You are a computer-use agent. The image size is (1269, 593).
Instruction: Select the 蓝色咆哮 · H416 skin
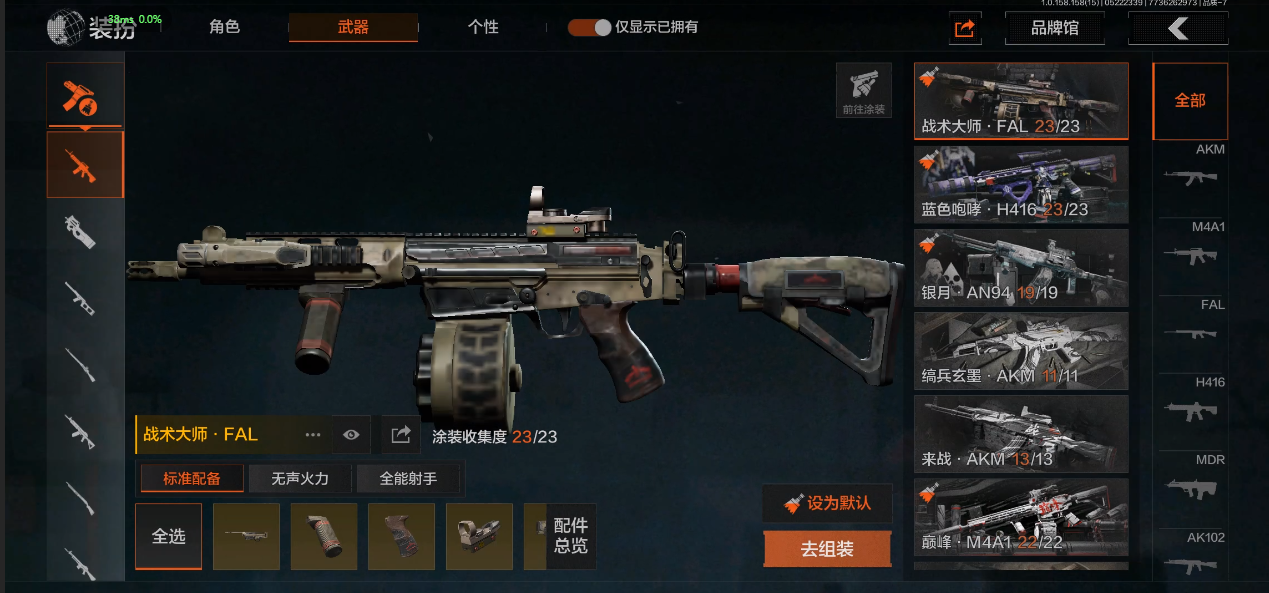click(1021, 185)
